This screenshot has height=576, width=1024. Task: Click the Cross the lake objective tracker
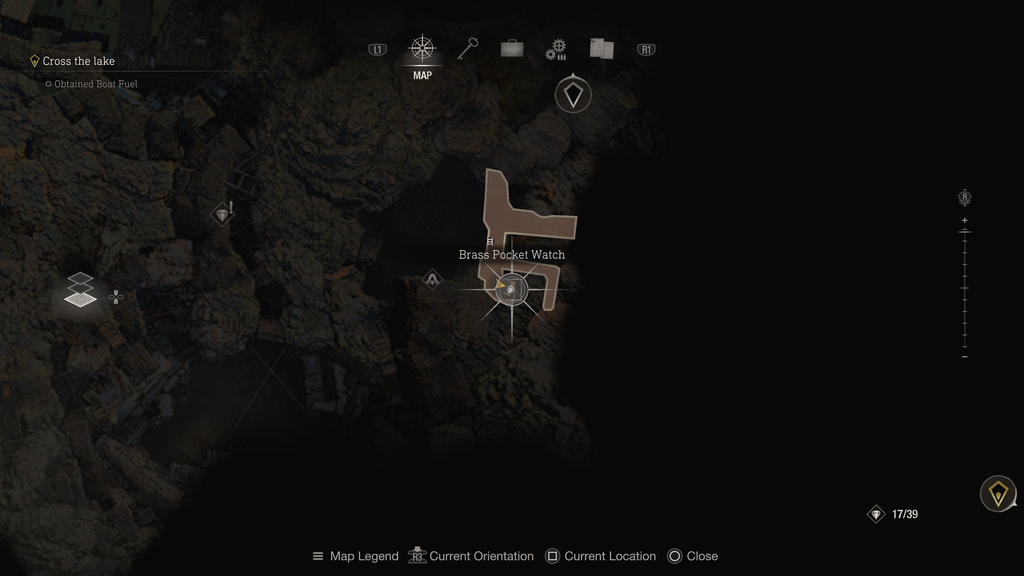point(78,61)
